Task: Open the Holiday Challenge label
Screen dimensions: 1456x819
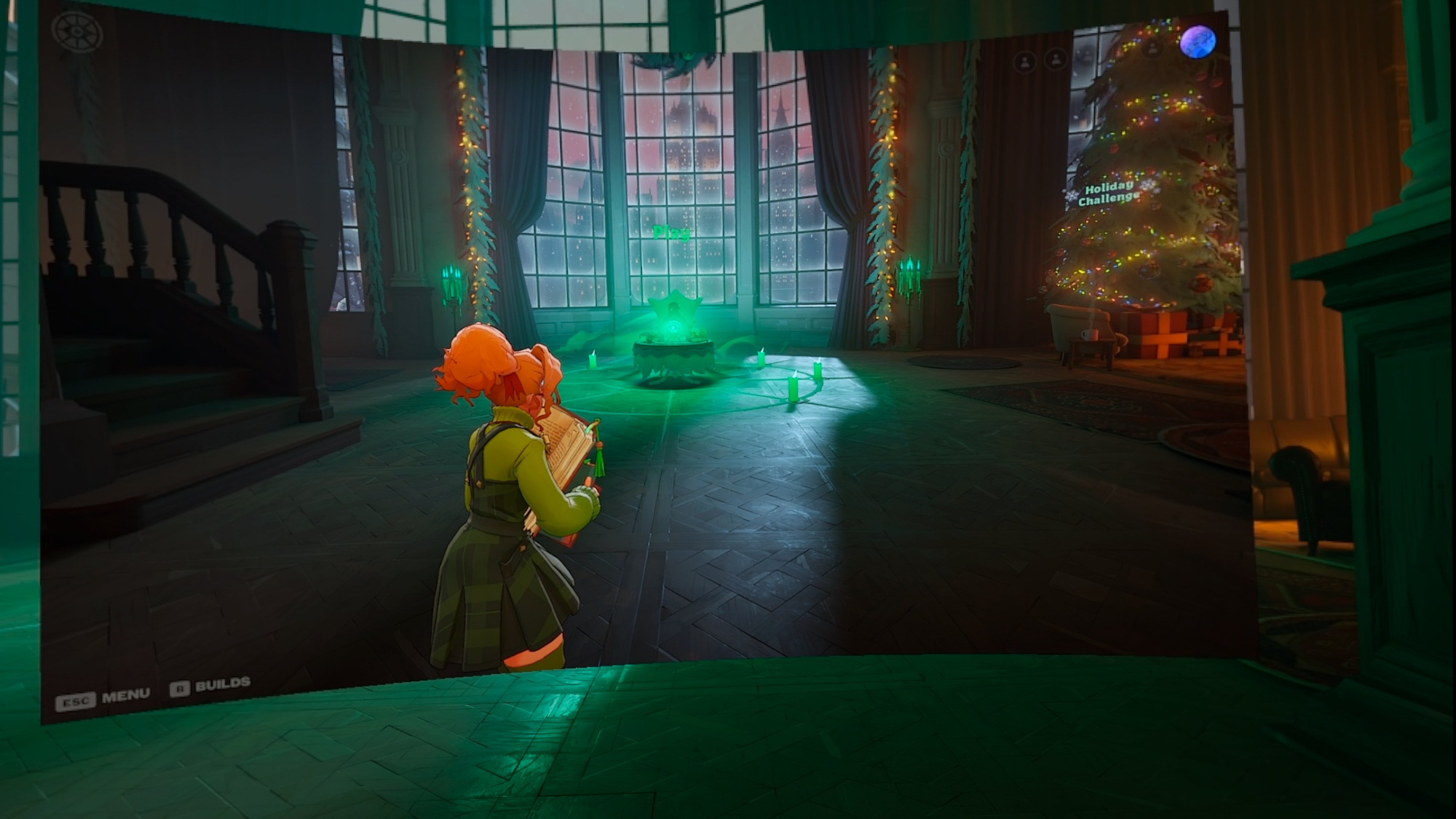Action: tap(1108, 194)
